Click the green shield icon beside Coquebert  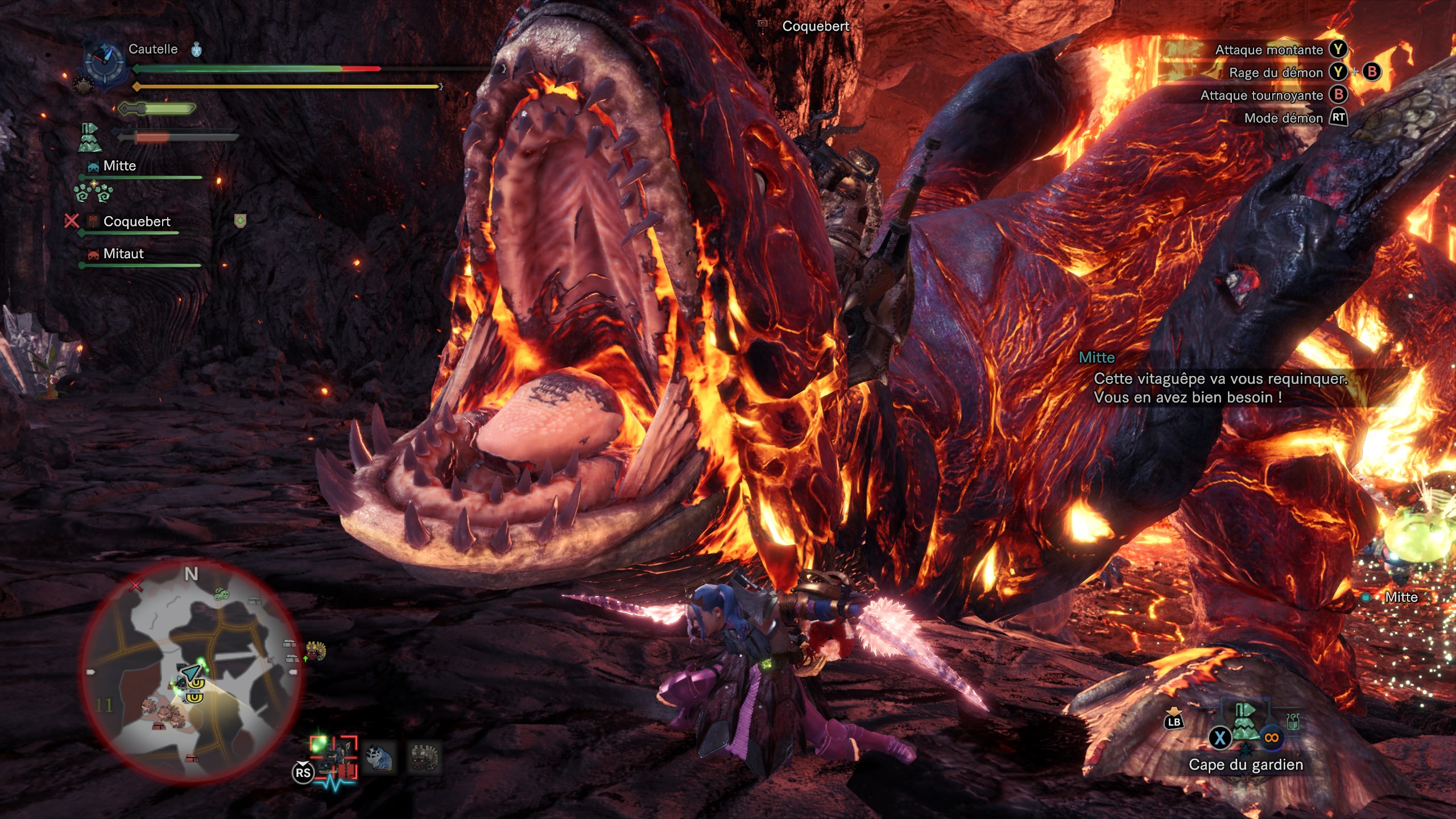coord(241,221)
